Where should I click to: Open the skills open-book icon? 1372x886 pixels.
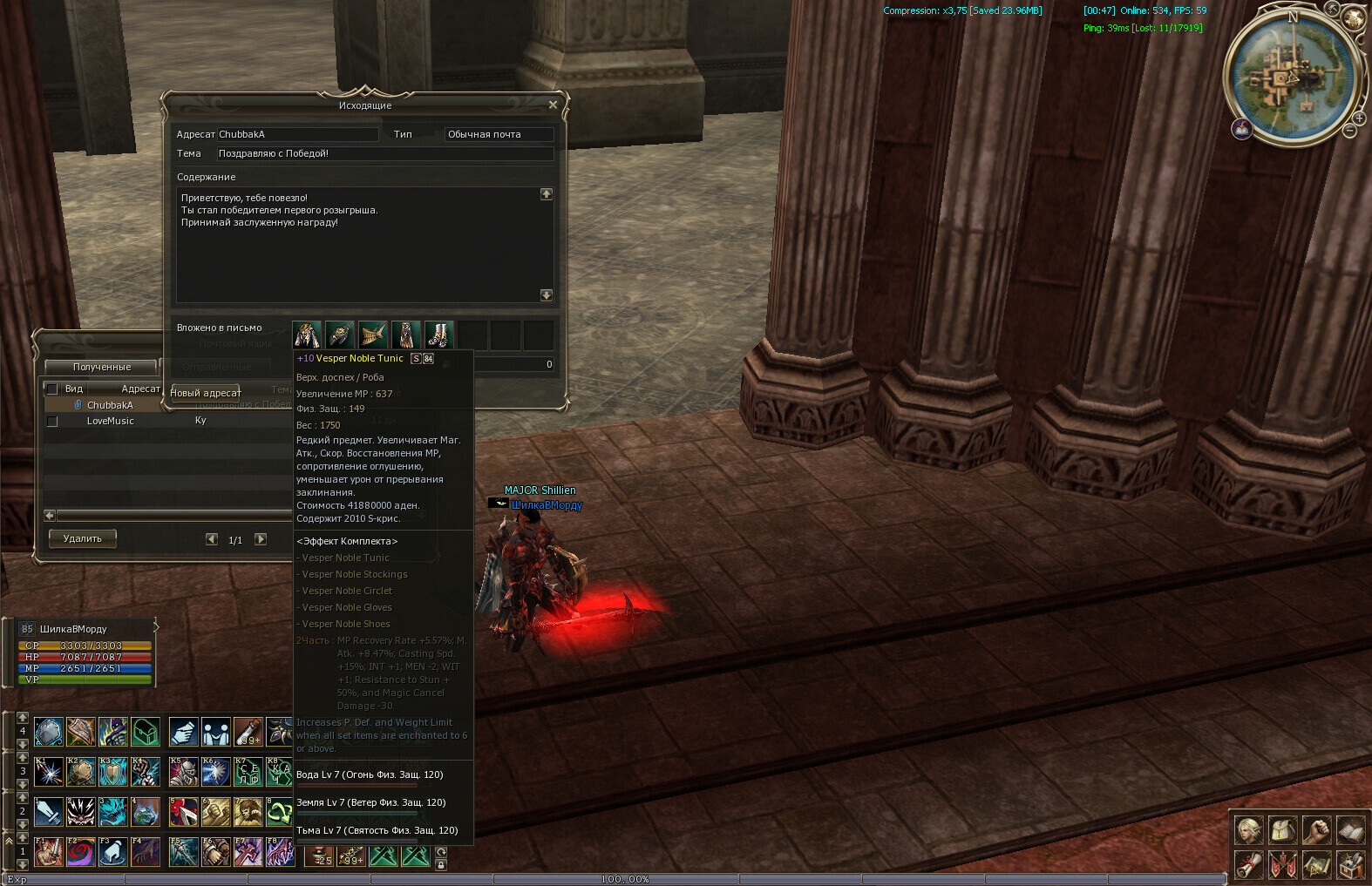[1350, 830]
